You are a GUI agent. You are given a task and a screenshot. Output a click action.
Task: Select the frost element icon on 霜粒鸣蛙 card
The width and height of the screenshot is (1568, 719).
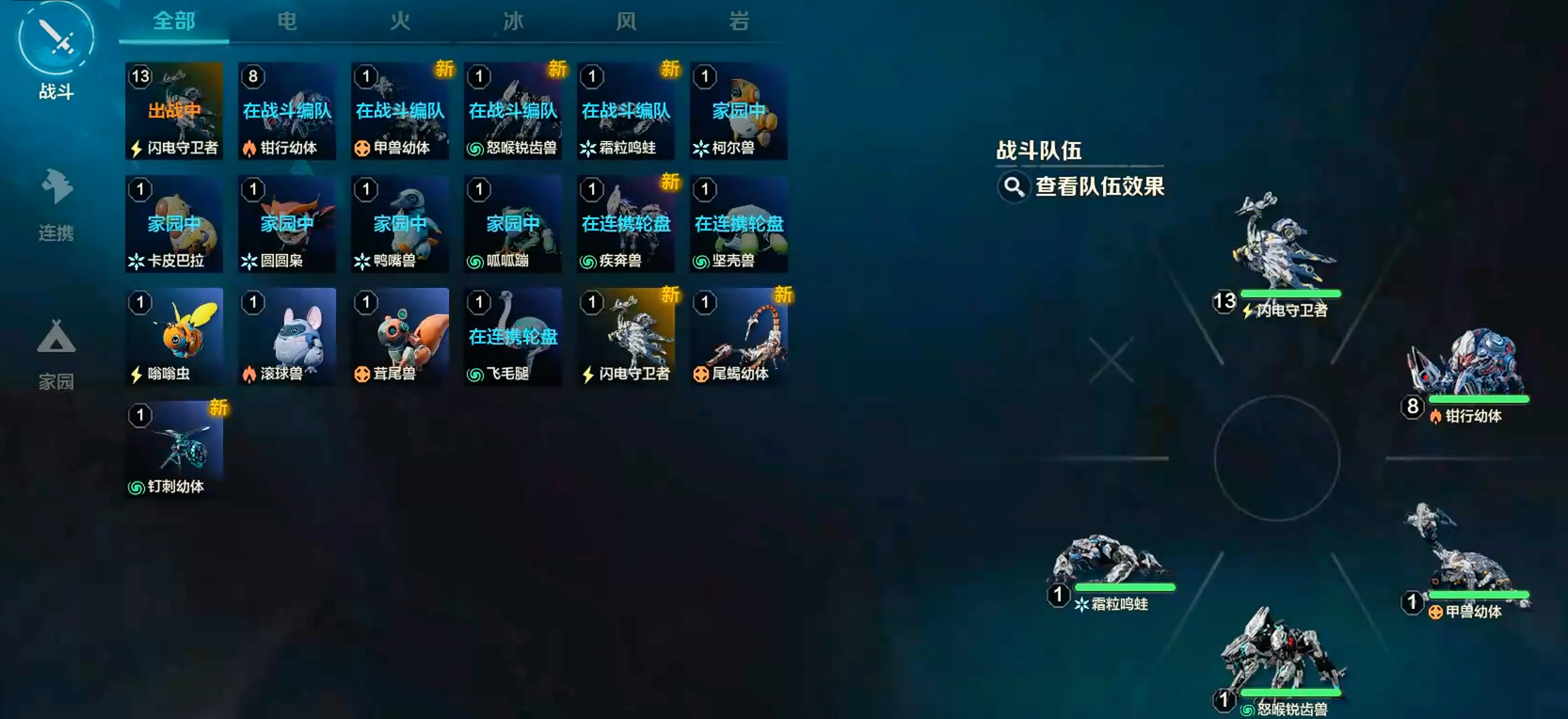point(587,148)
